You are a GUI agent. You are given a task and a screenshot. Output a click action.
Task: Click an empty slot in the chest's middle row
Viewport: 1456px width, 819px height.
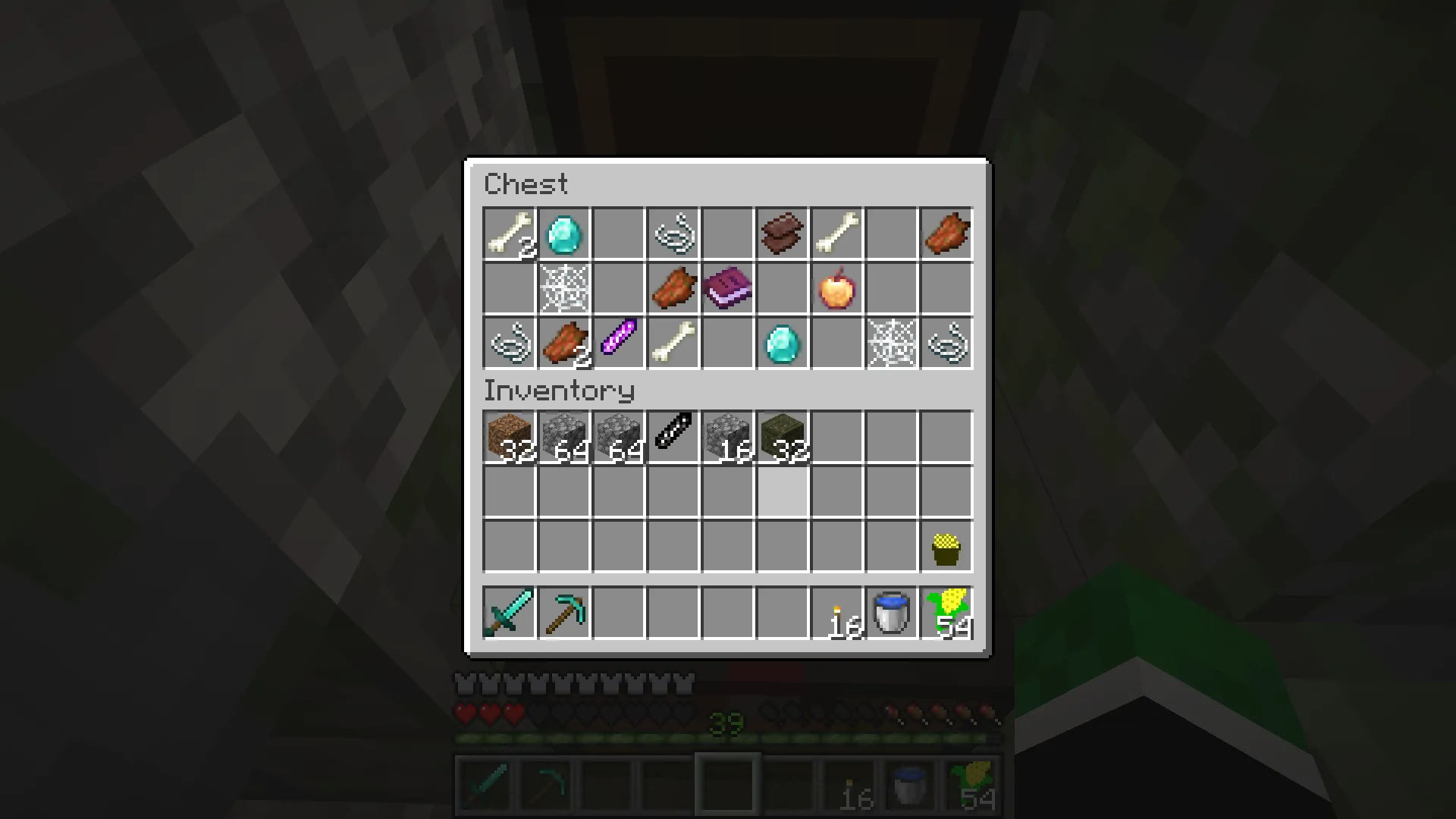509,287
